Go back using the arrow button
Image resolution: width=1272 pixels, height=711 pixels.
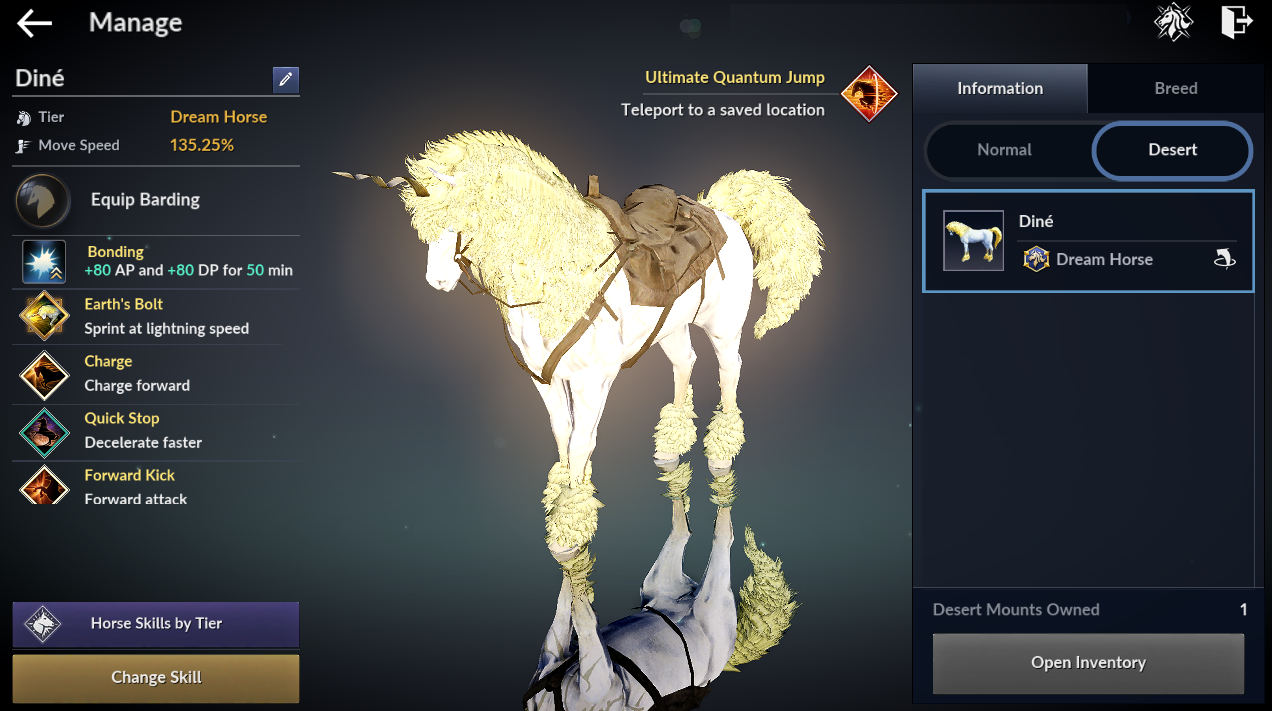34,23
